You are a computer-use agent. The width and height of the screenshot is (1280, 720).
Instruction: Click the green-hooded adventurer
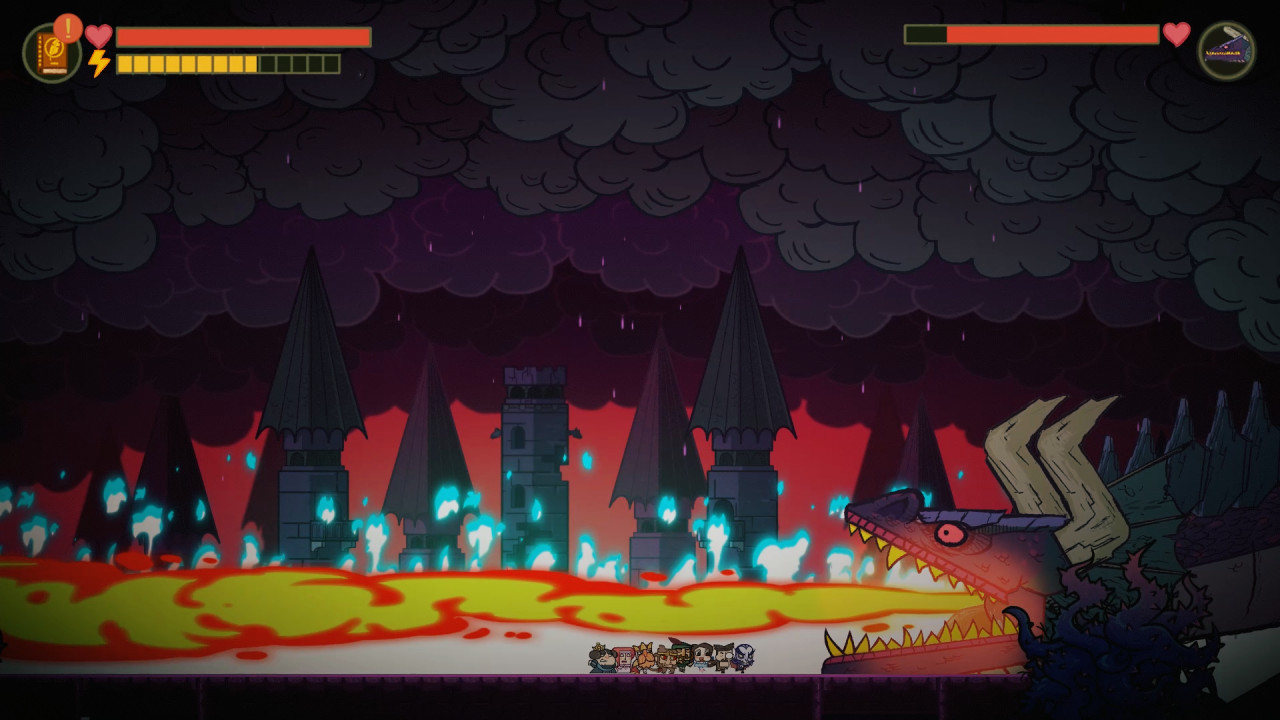[681, 655]
